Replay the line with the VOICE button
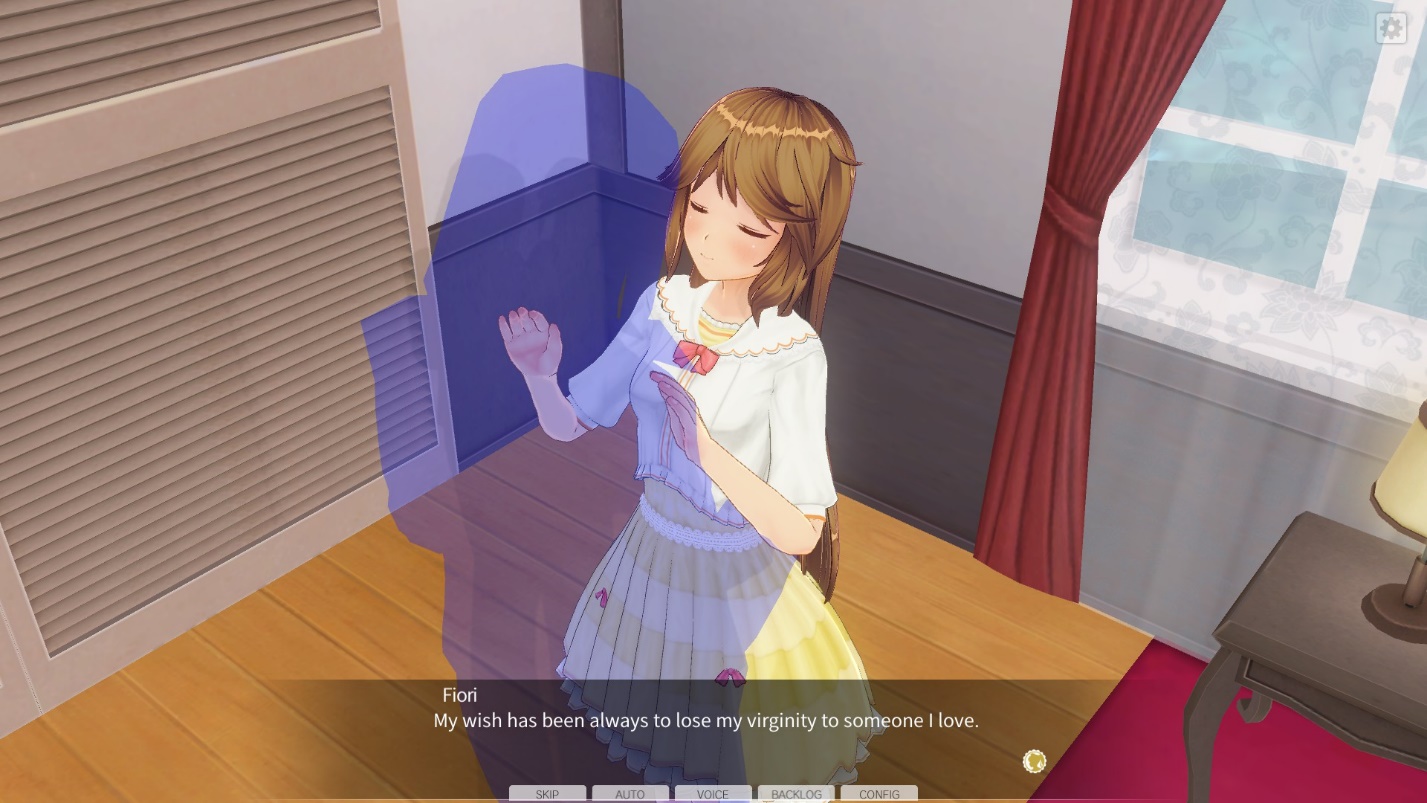This screenshot has width=1427, height=803. [713, 794]
